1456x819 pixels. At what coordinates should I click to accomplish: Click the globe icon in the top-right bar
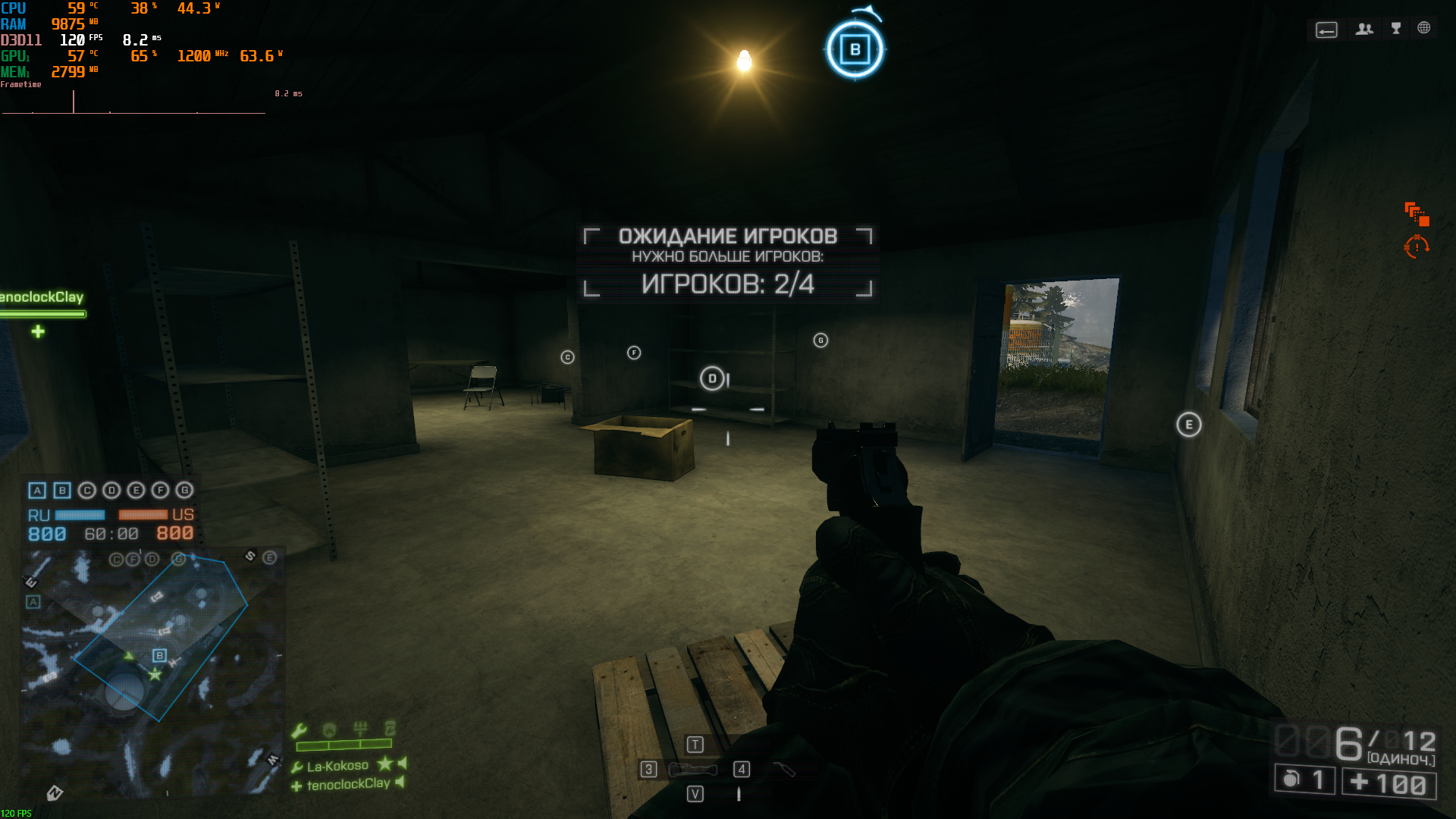click(x=1424, y=28)
